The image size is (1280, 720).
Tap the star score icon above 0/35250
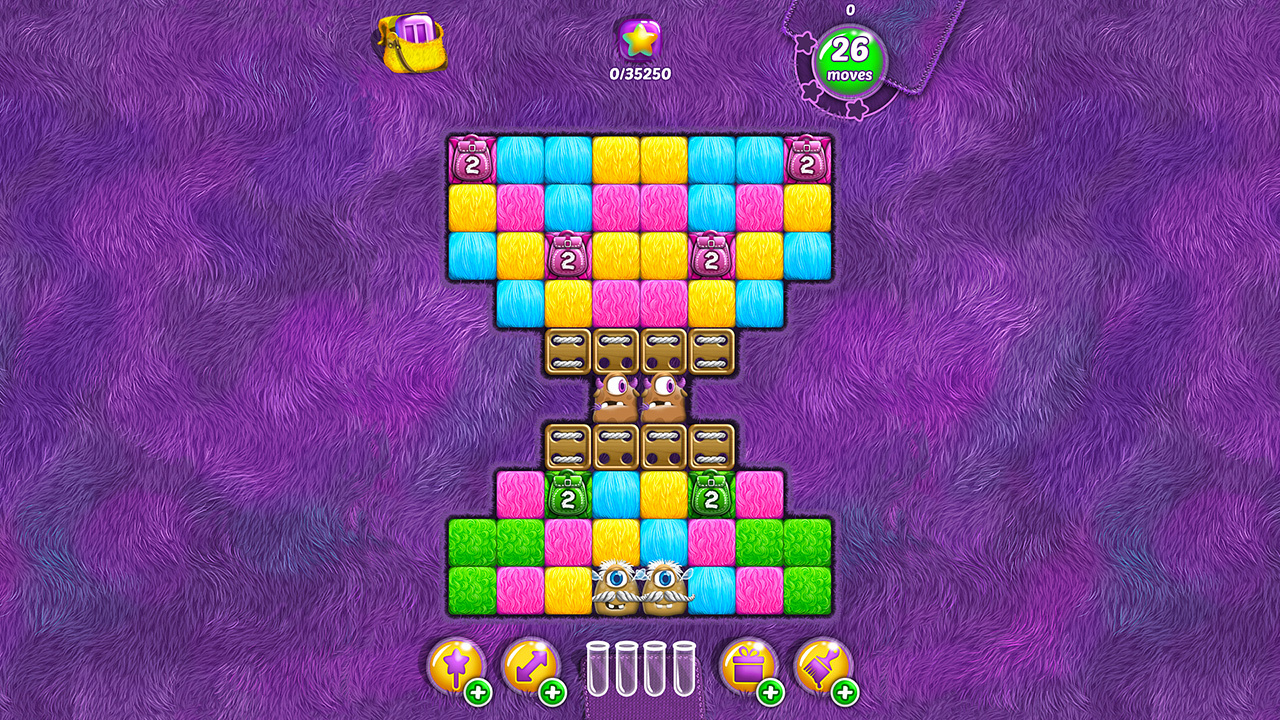639,42
